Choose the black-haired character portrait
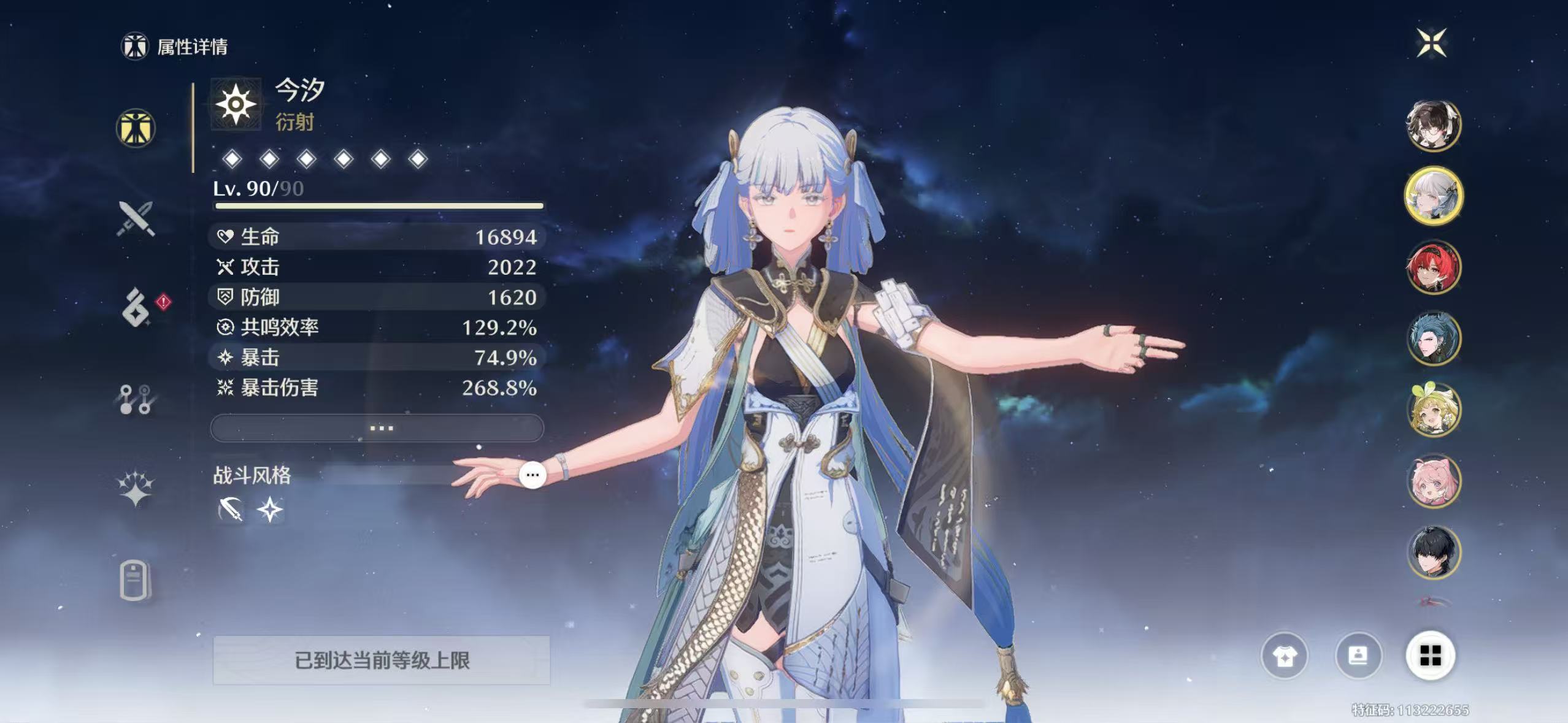1568x723 pixels. 1433,552
